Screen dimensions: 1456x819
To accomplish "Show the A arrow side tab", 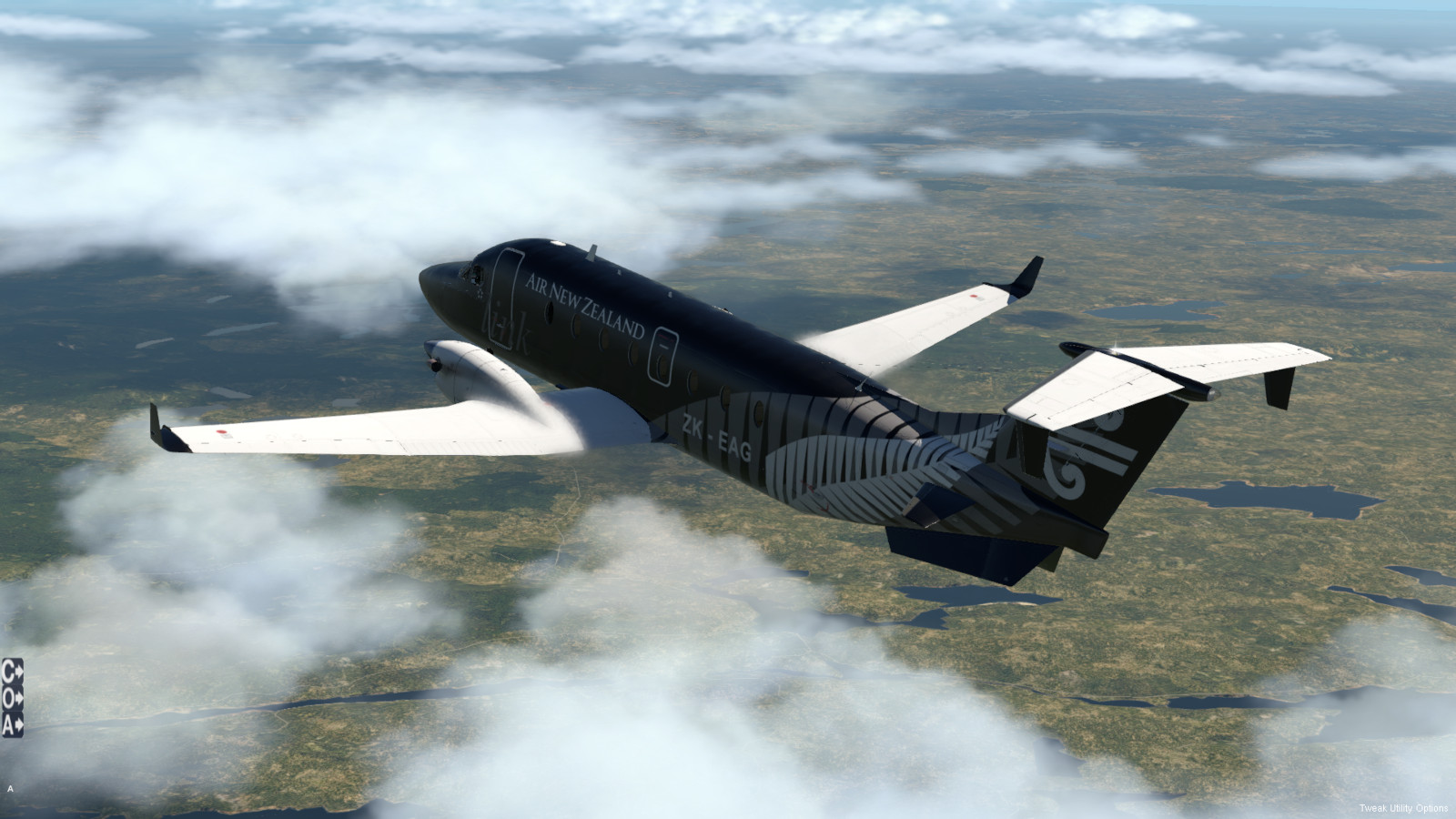I will coord(13,725).
